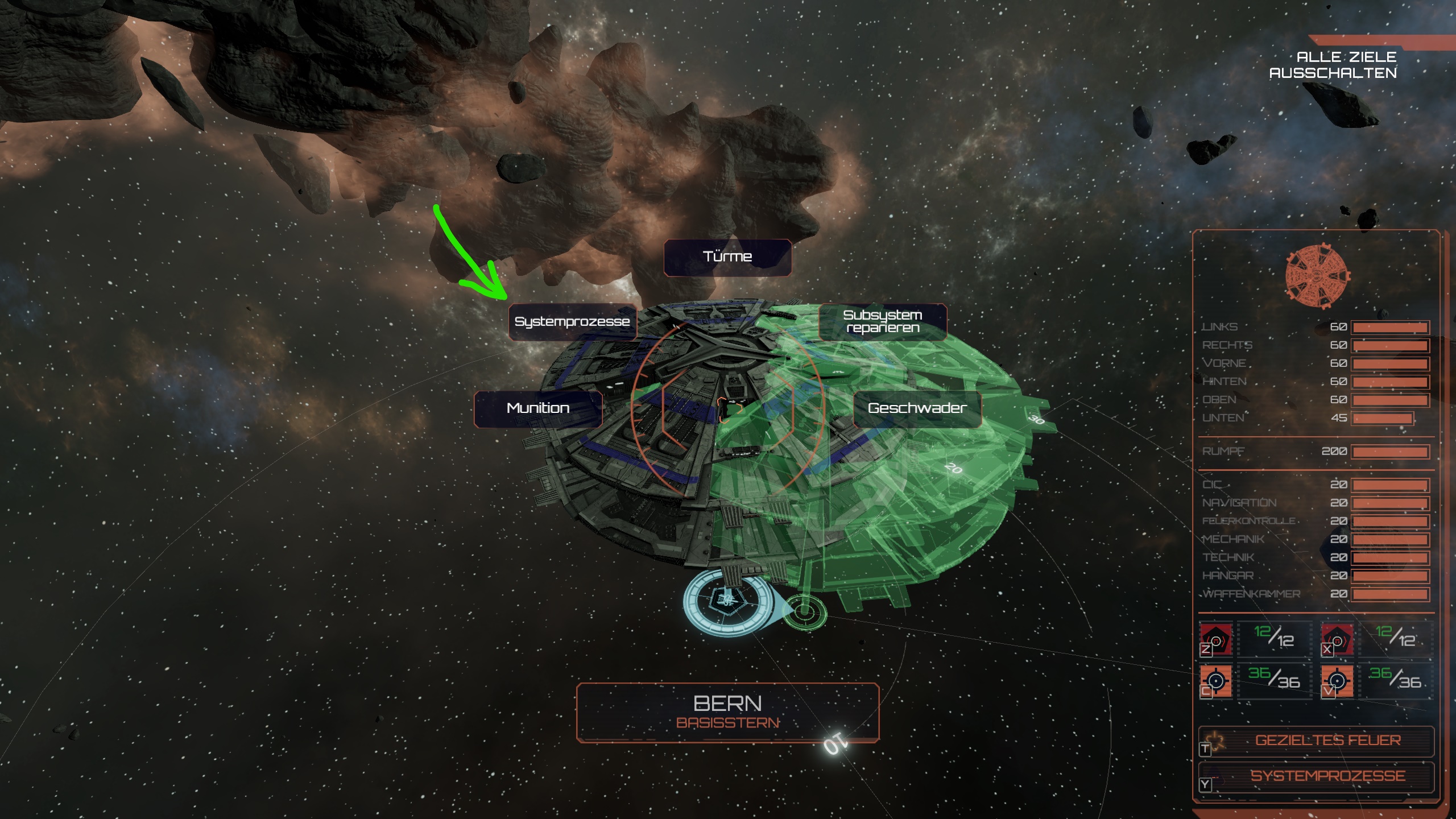Open the Munition radial option
1456x819 pixels.
click(x=537, y=408)
